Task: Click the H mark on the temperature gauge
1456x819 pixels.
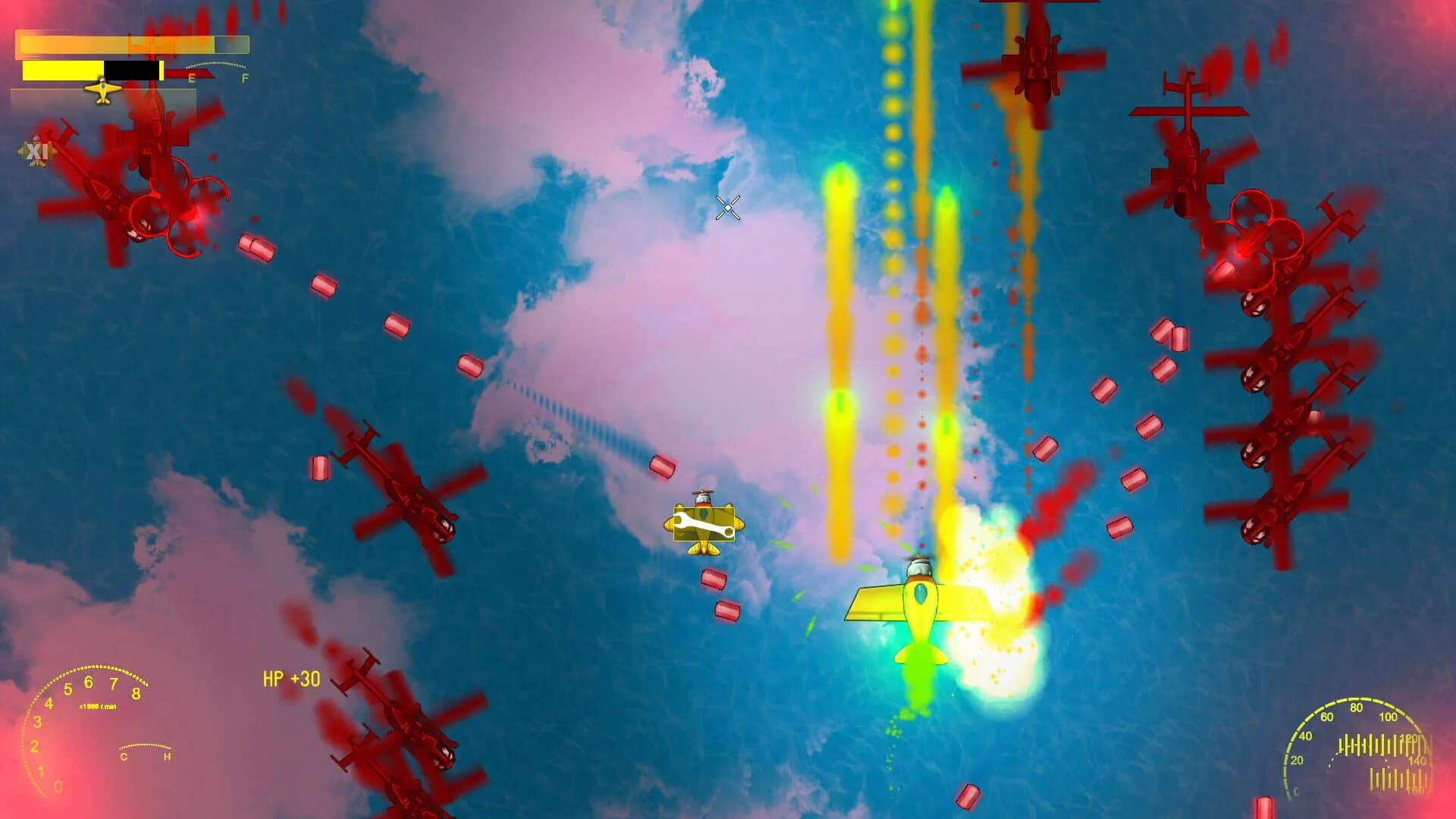Action: tap(168, 755)
